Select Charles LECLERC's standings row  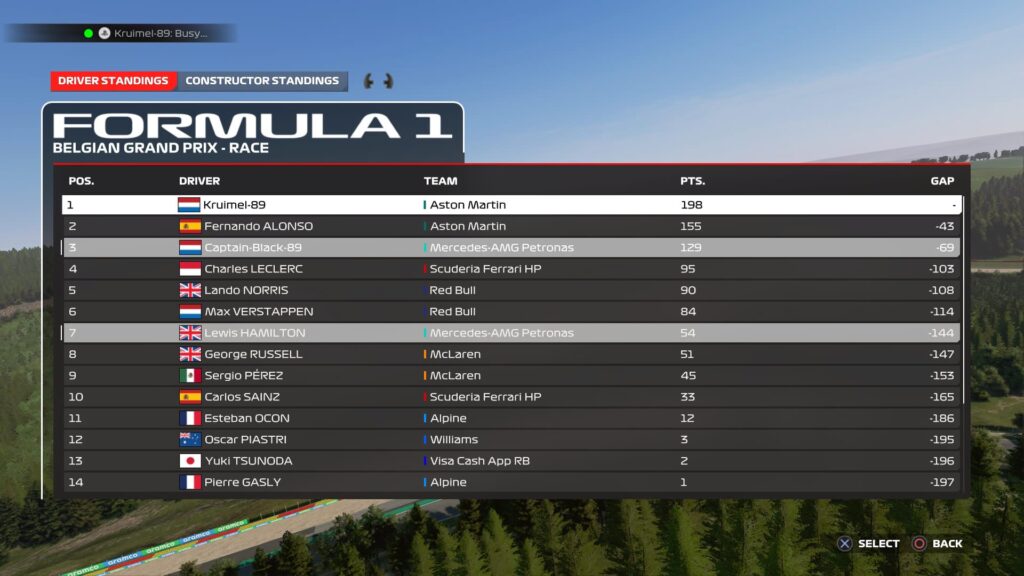[x=511, y=269]
